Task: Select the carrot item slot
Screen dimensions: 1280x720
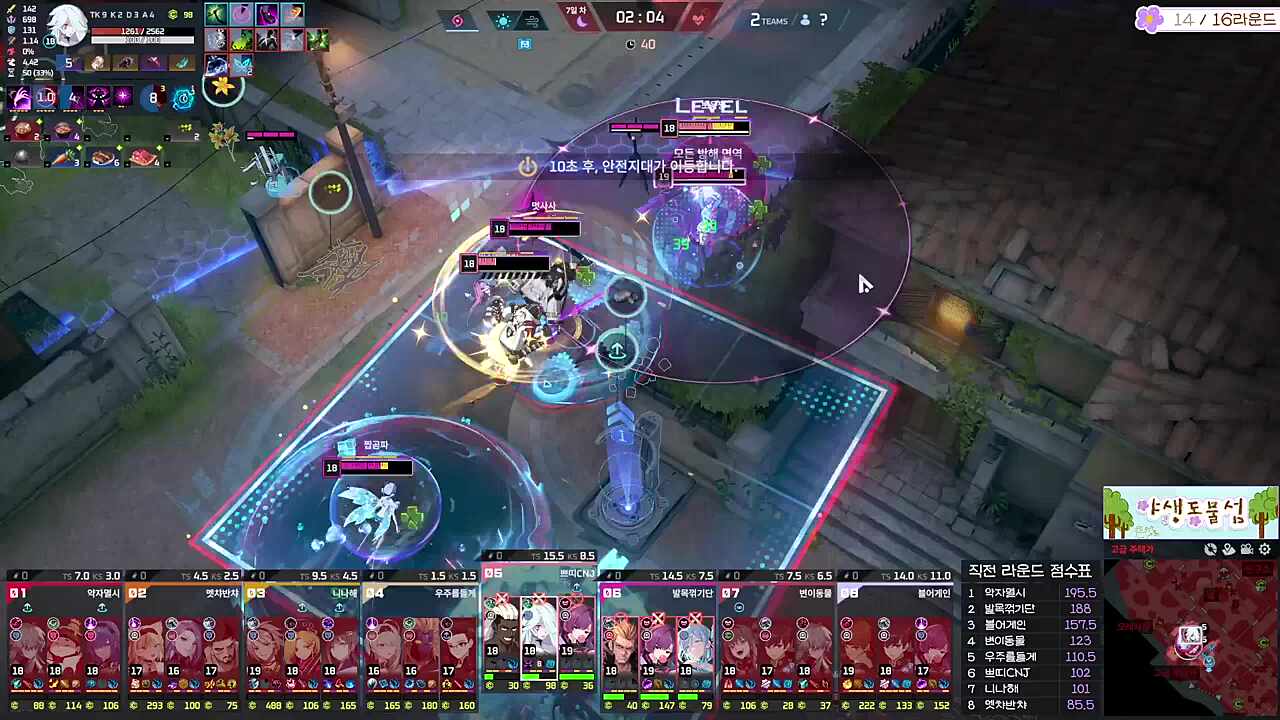Action: (62, 158)
